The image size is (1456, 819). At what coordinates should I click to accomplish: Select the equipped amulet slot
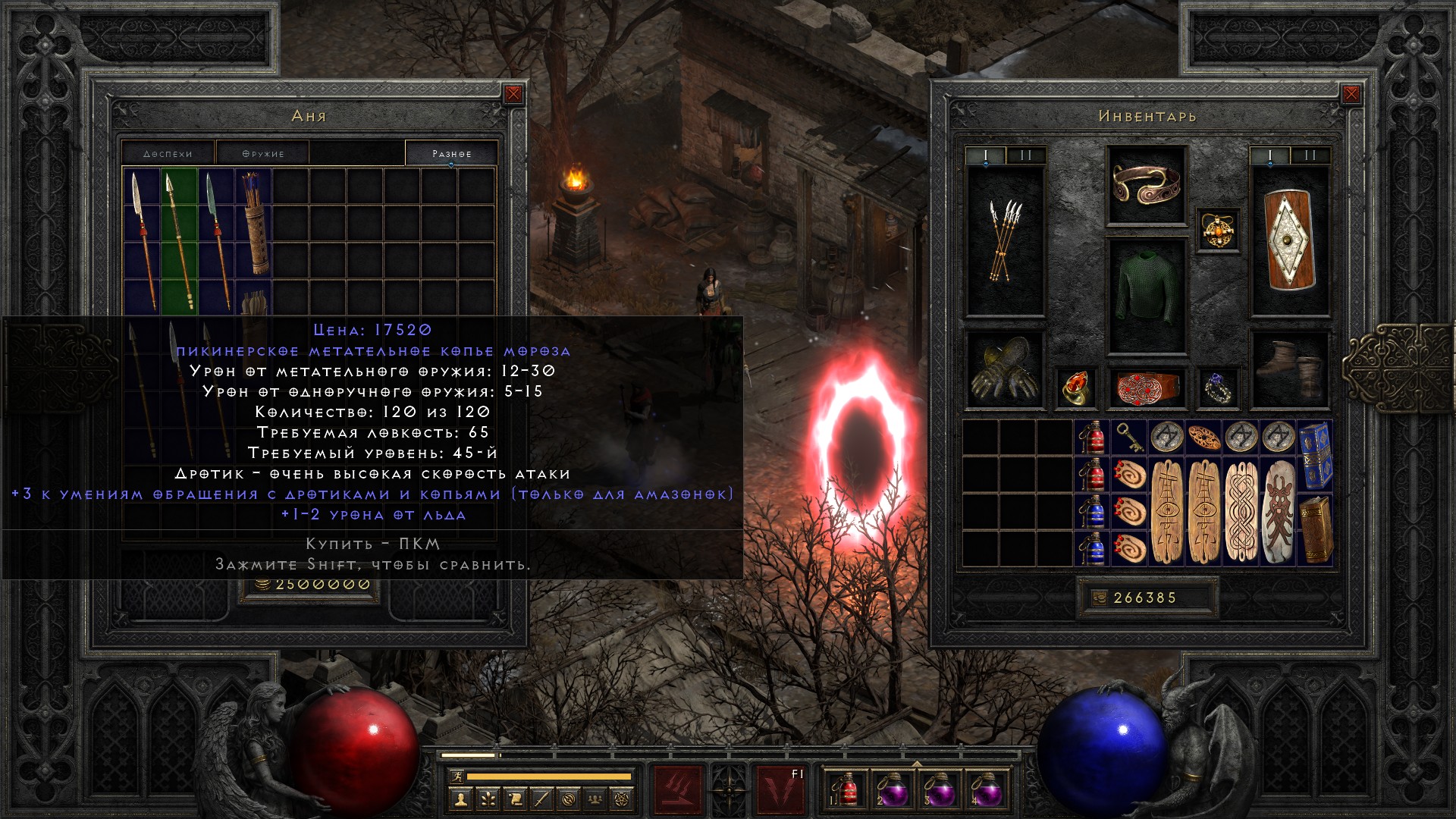1218,231
